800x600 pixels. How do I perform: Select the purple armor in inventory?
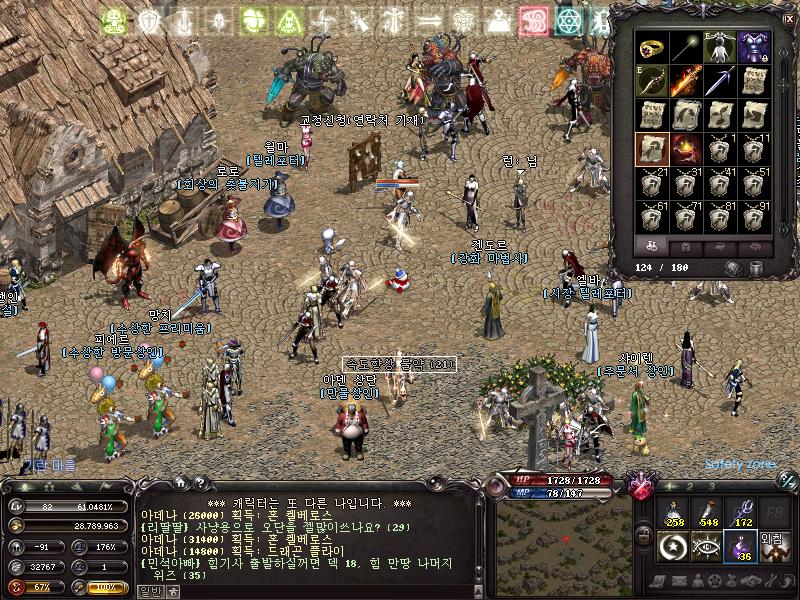[753, 47]
